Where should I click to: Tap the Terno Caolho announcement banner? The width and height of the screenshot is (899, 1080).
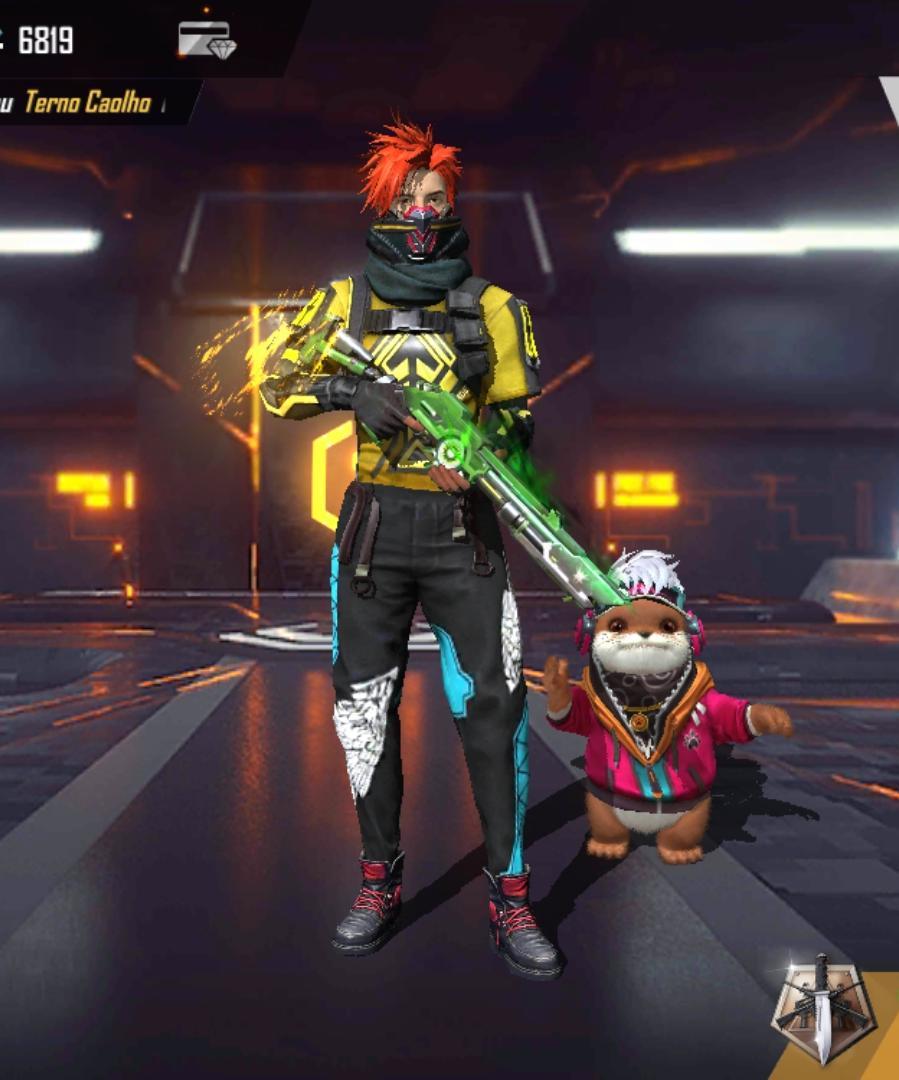pos(87,102)
